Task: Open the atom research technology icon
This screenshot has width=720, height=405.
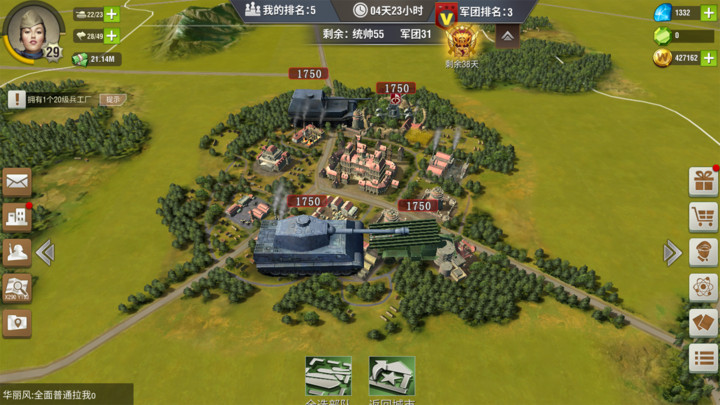Action: point(704,287)
